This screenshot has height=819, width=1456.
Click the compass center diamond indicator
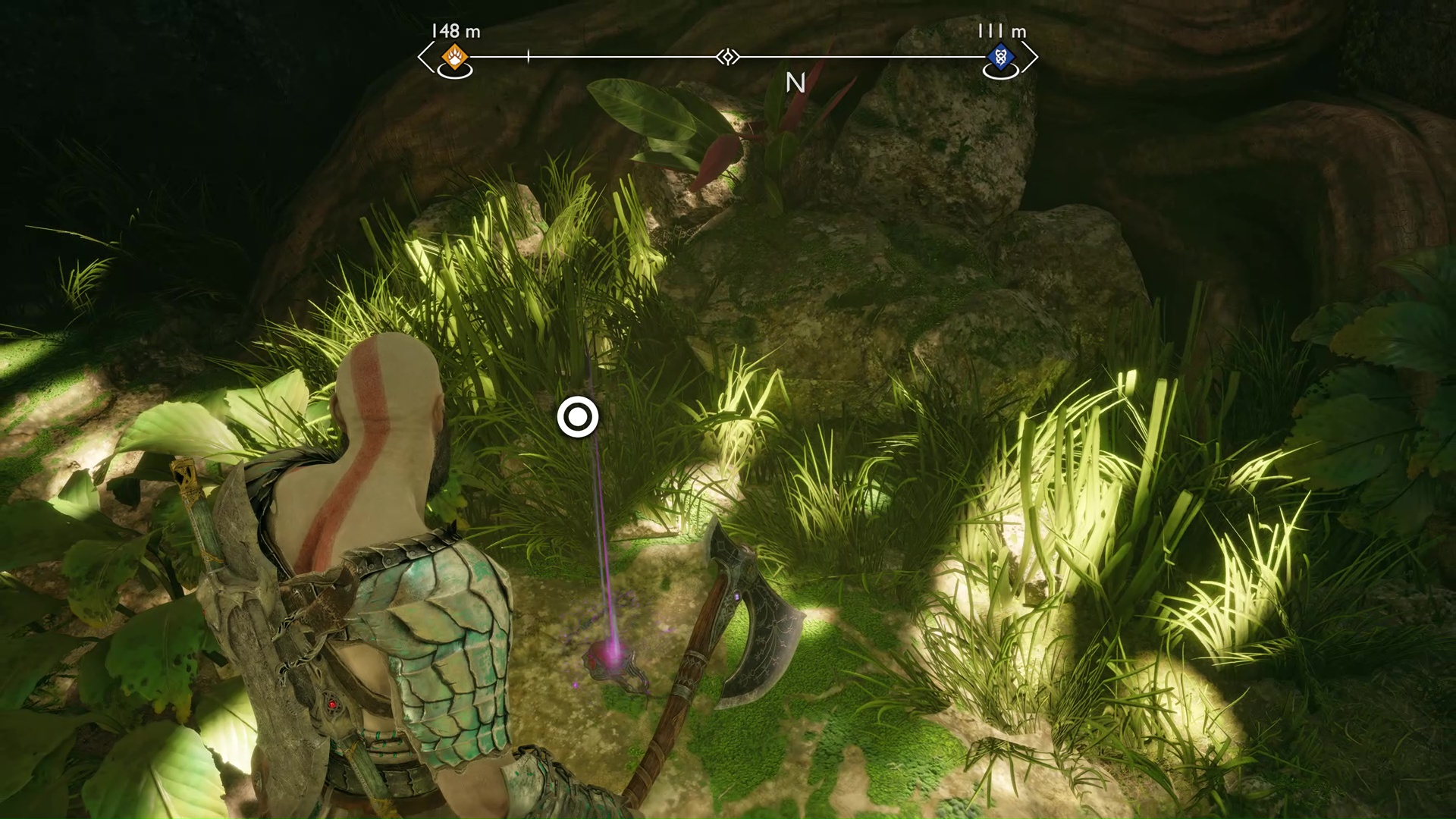[x=728, y=57]
